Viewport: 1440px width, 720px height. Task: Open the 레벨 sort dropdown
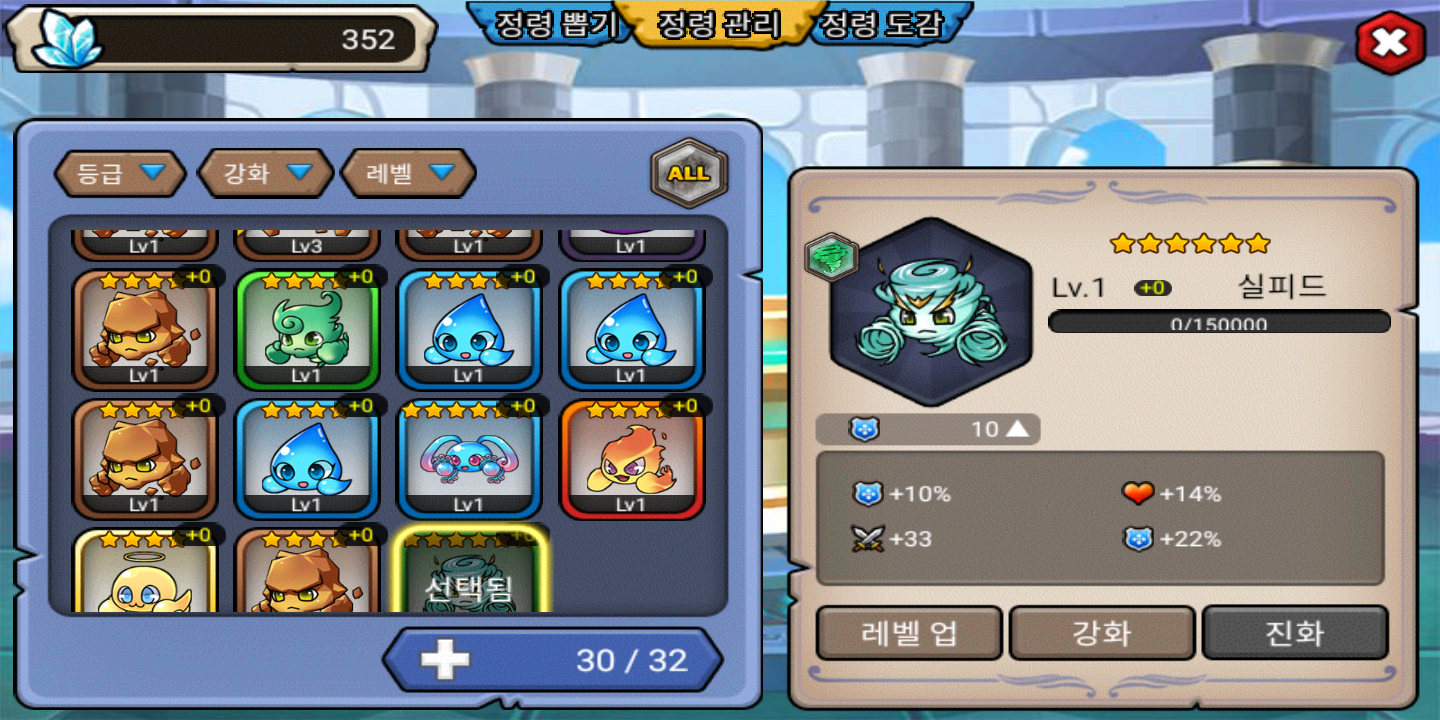pos(408,173)
